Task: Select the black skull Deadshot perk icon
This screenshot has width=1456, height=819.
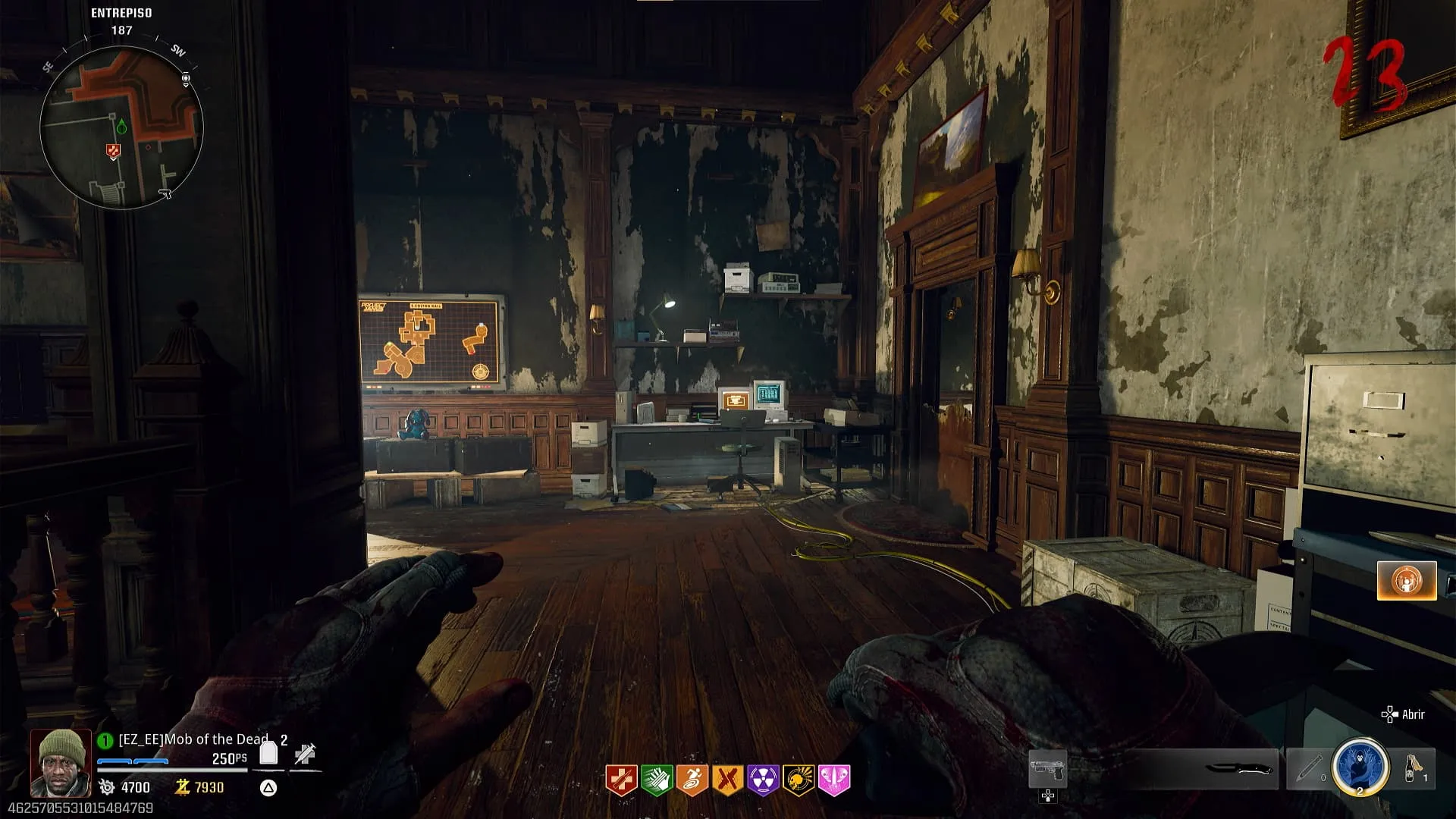Action: point(799,780)
